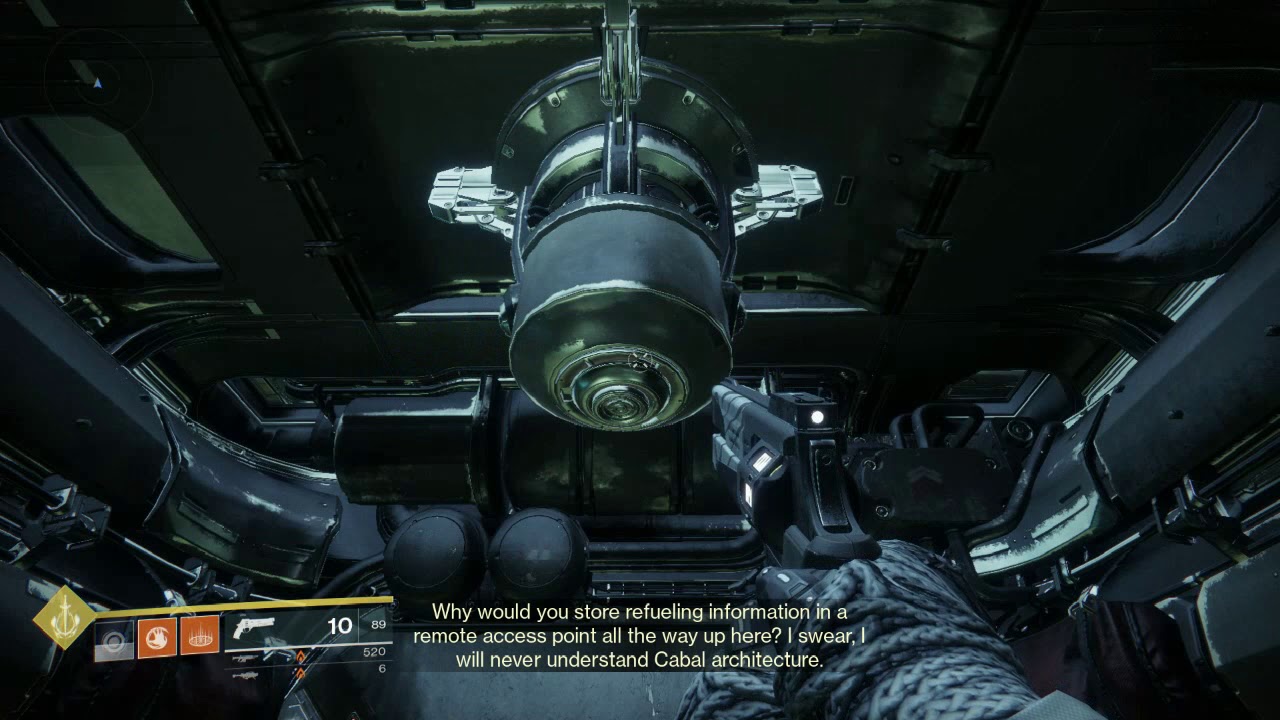Switch to the second weapon slot rifle
The height and width of the screenshot is (720, 1280).
tap(244, 658)
